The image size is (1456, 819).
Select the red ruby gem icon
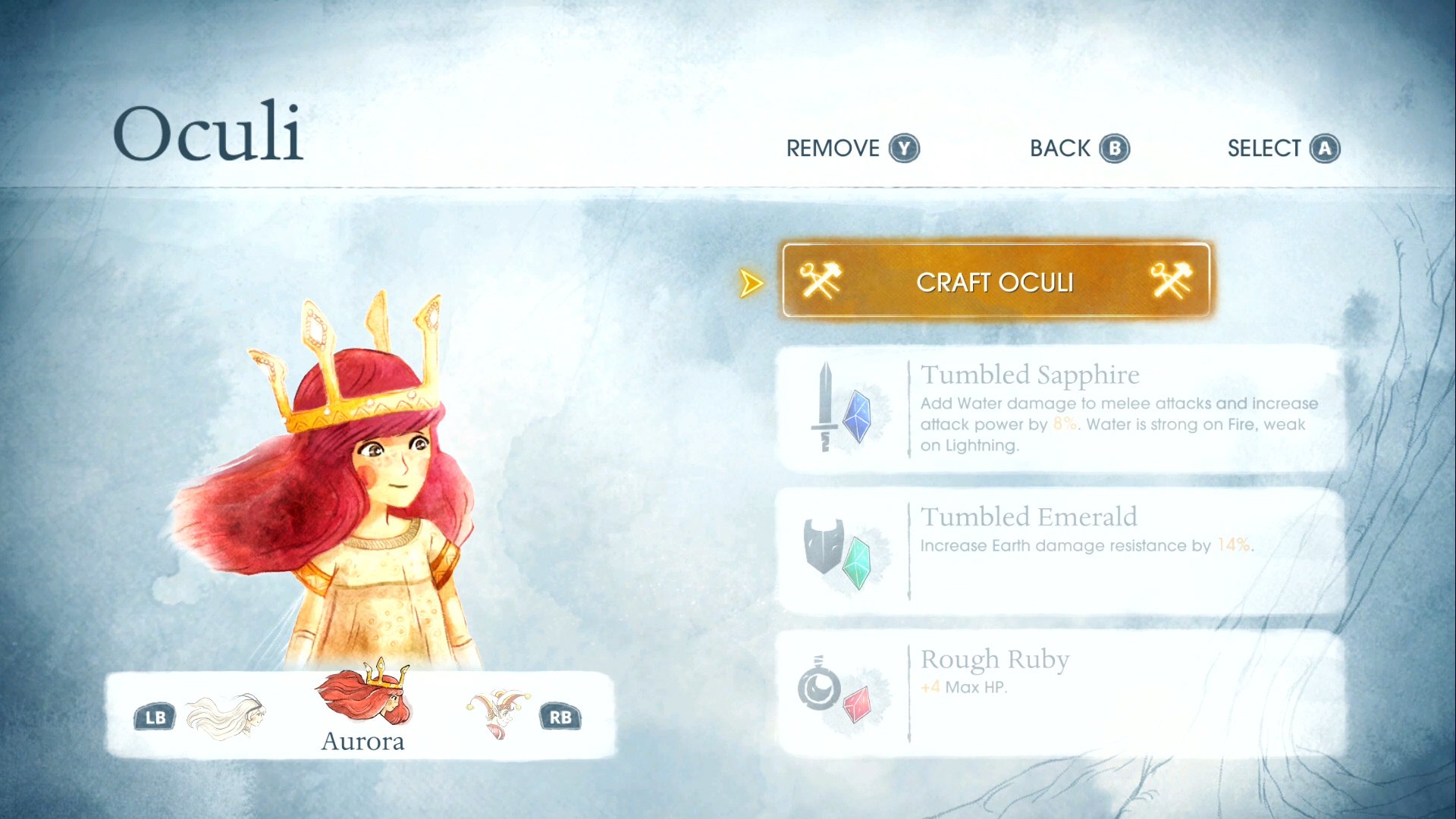(857, 705)
